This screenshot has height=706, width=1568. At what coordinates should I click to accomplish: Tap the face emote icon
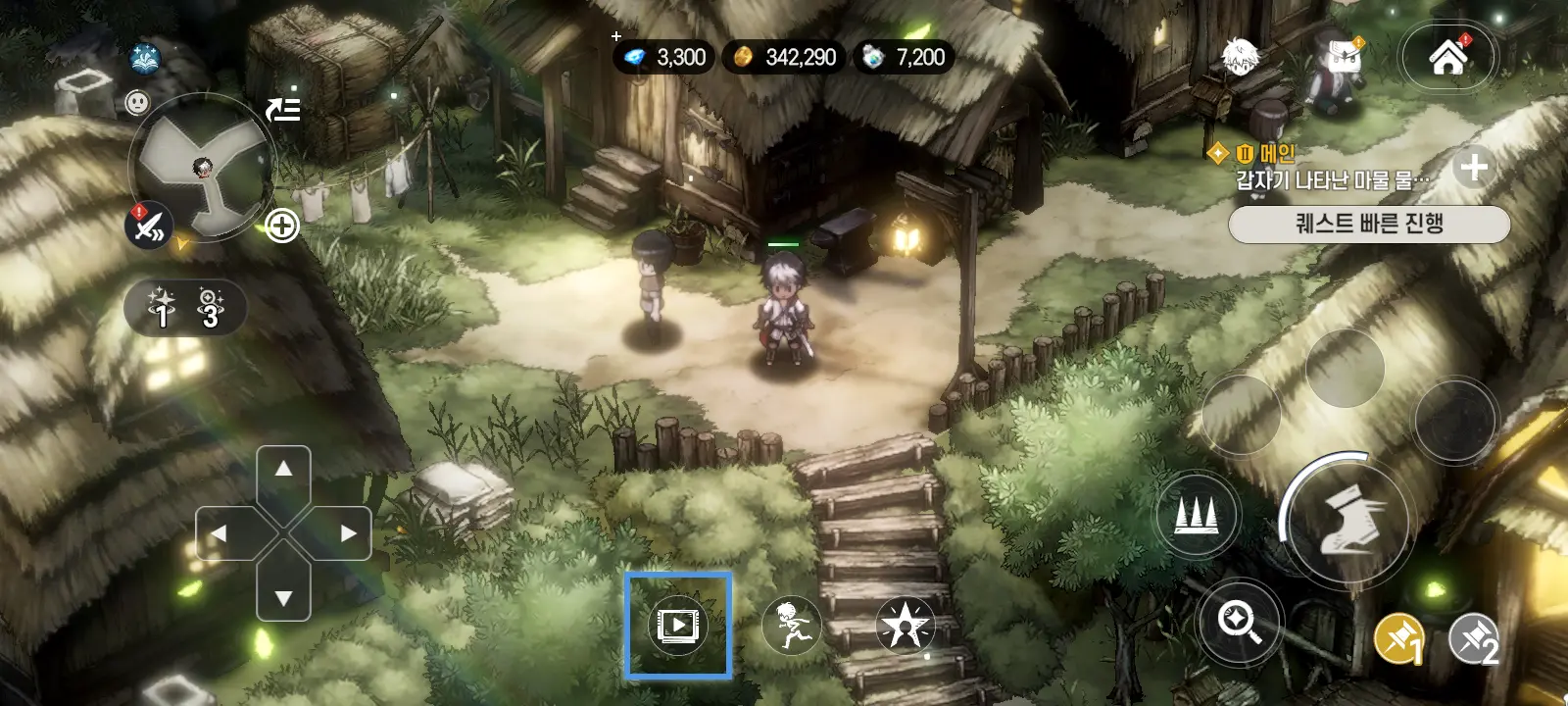(x=138, y=101)
